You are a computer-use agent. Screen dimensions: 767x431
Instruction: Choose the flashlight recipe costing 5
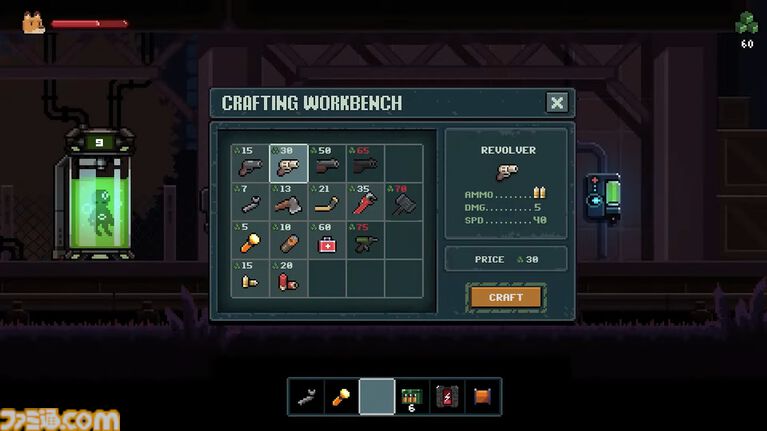tap(251, 240)
